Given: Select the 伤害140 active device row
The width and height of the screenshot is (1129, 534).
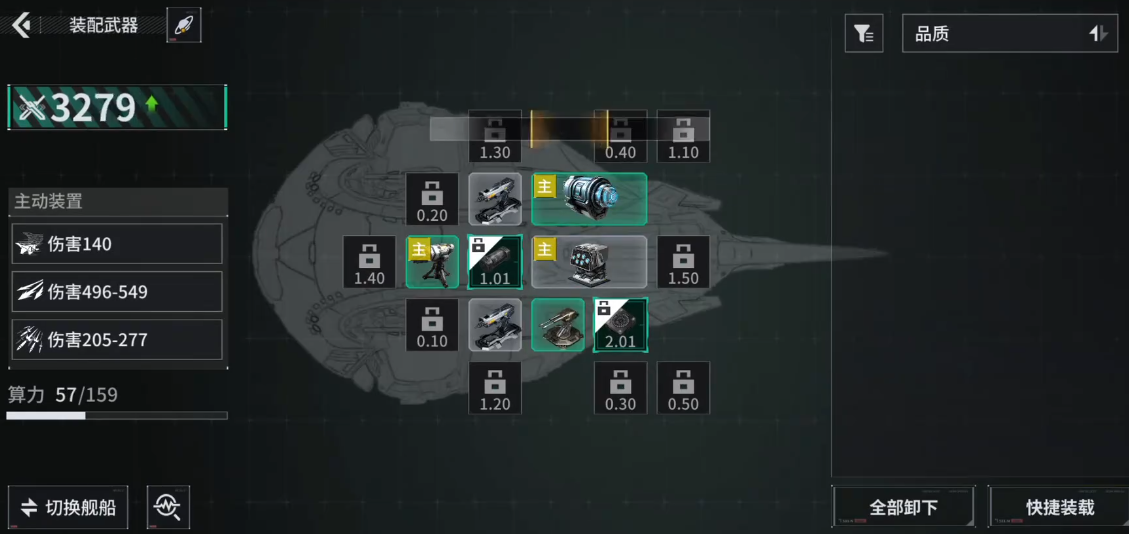Looking at the screenshot, I should [117, 244].
